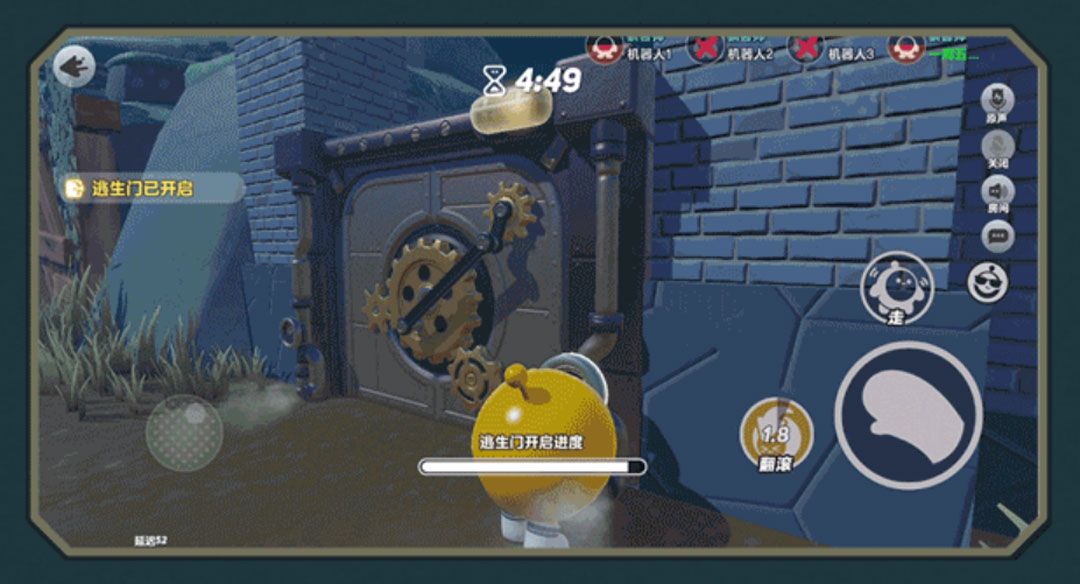Open the sunglasses emote button
The height and width of the screenshot is (584, 1080).
pos(988,282)
